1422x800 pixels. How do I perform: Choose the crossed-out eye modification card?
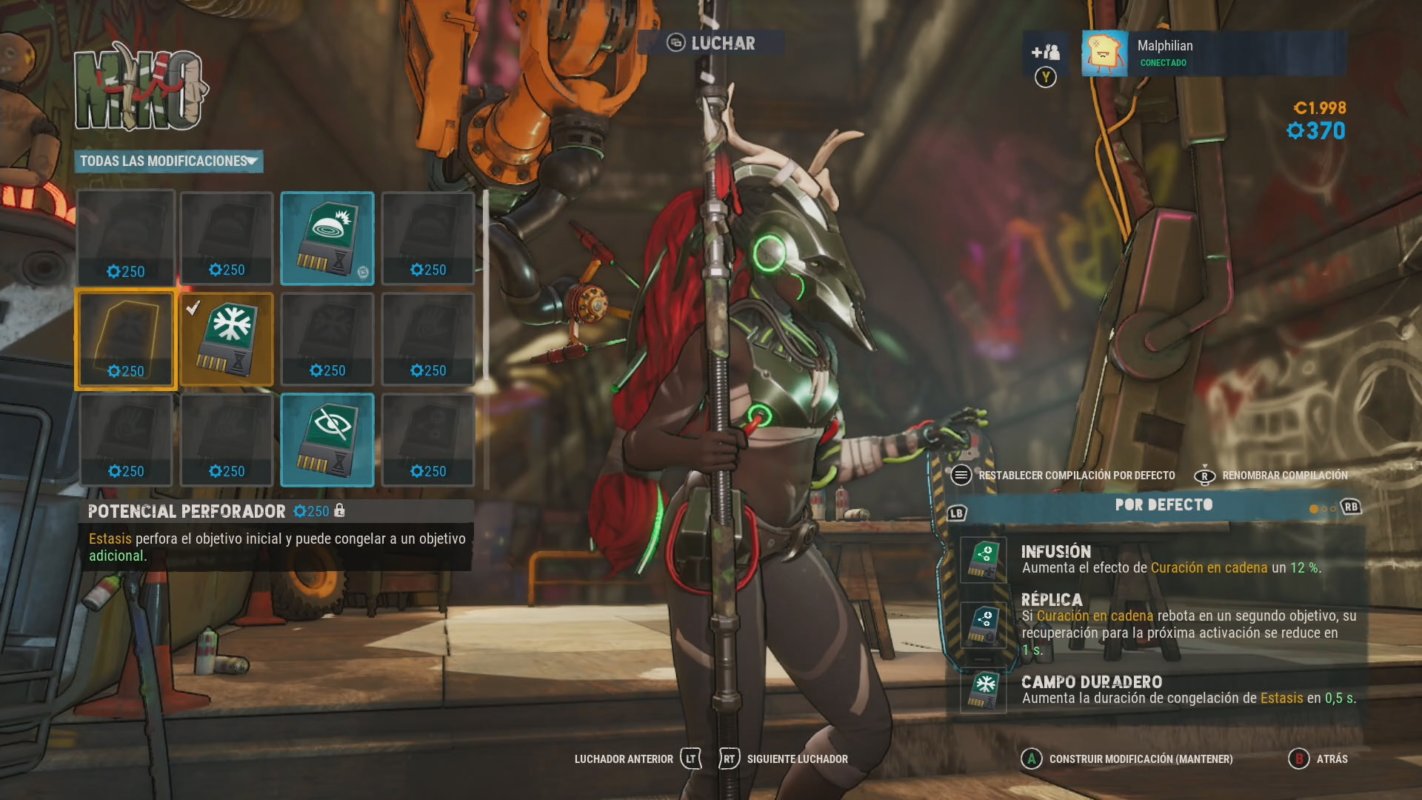(327, 440)
